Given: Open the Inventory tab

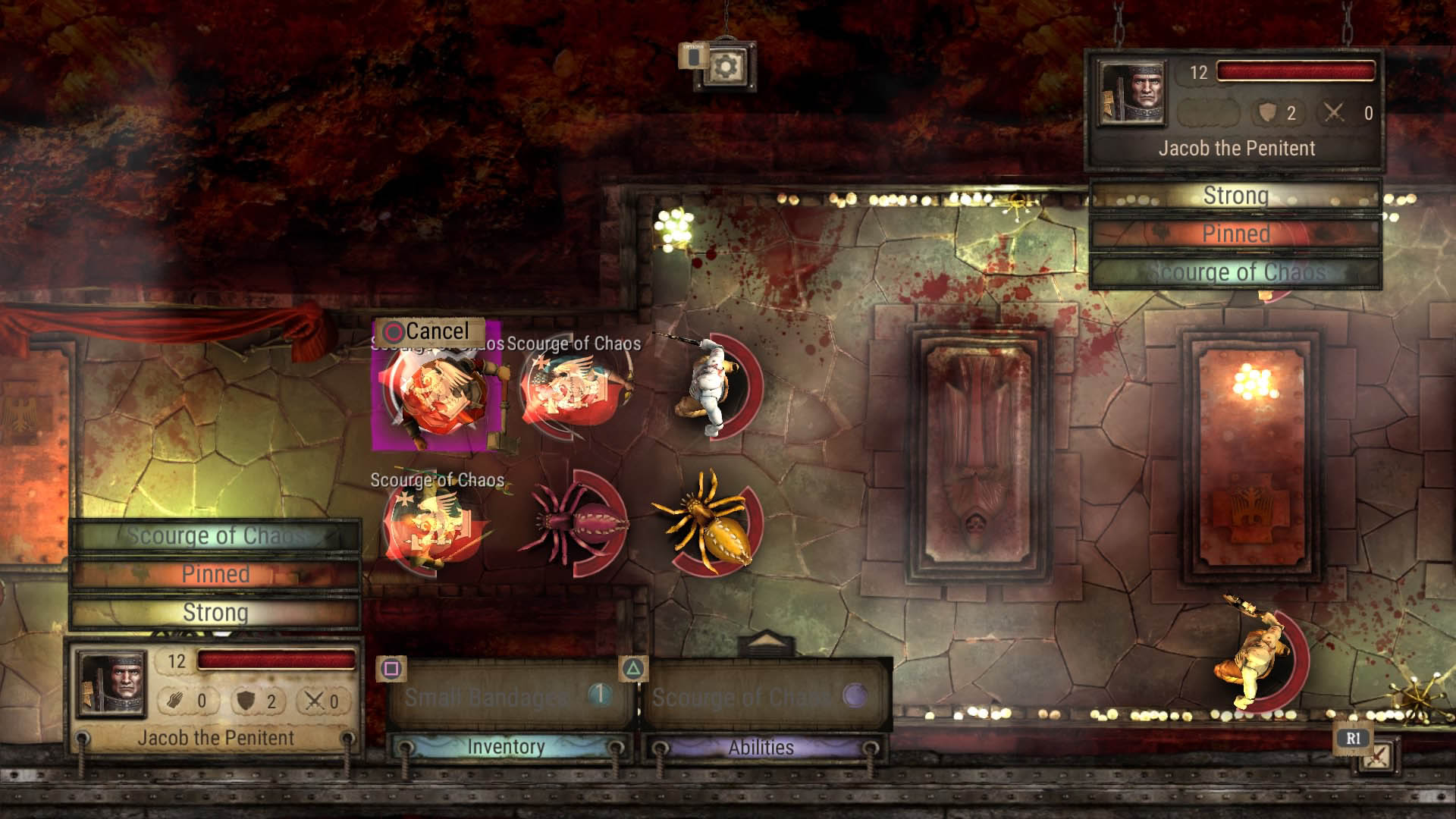Looking at the screenshot, I should [504, 746].
